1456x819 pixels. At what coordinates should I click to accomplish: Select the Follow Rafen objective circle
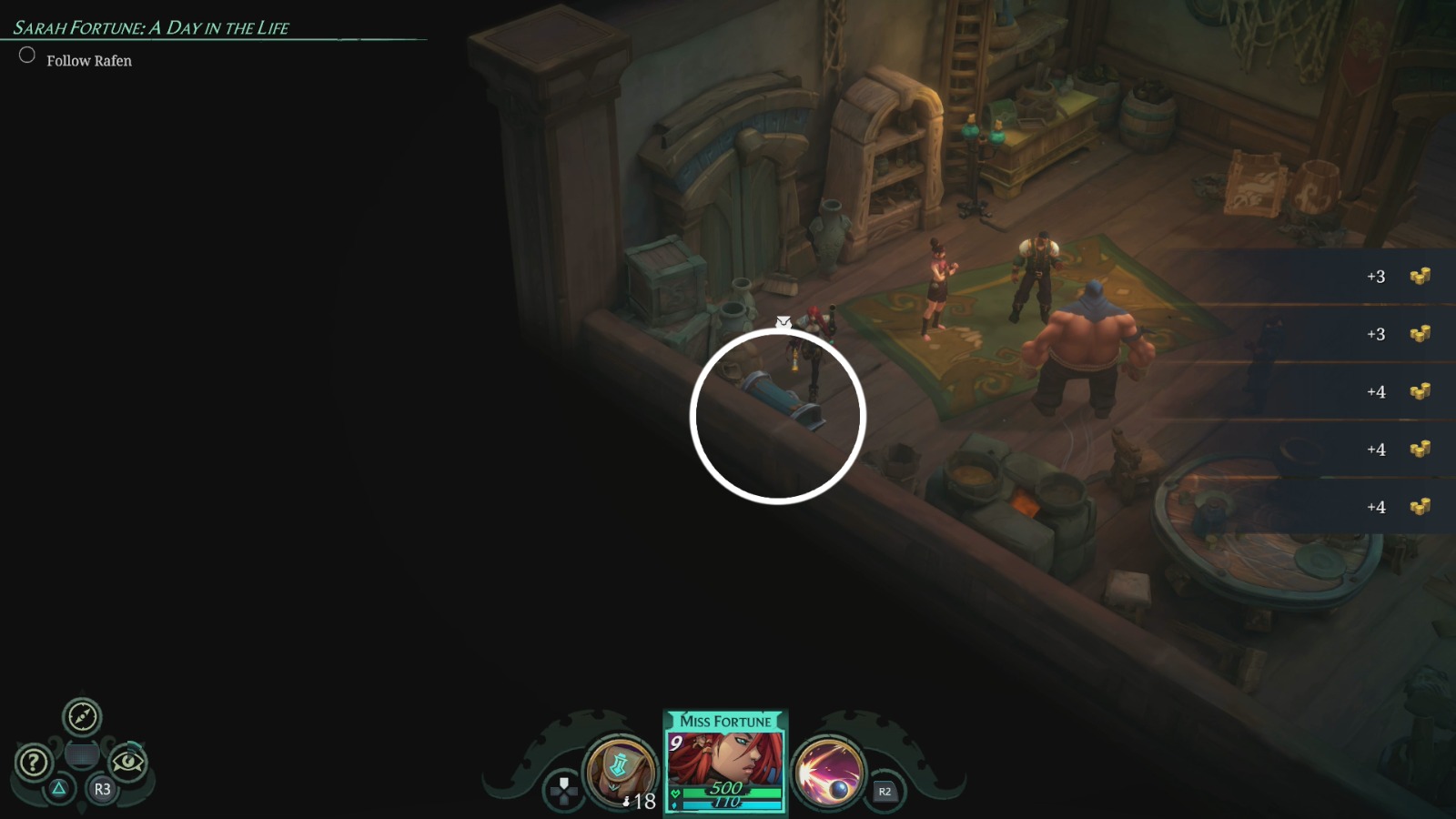26,56
